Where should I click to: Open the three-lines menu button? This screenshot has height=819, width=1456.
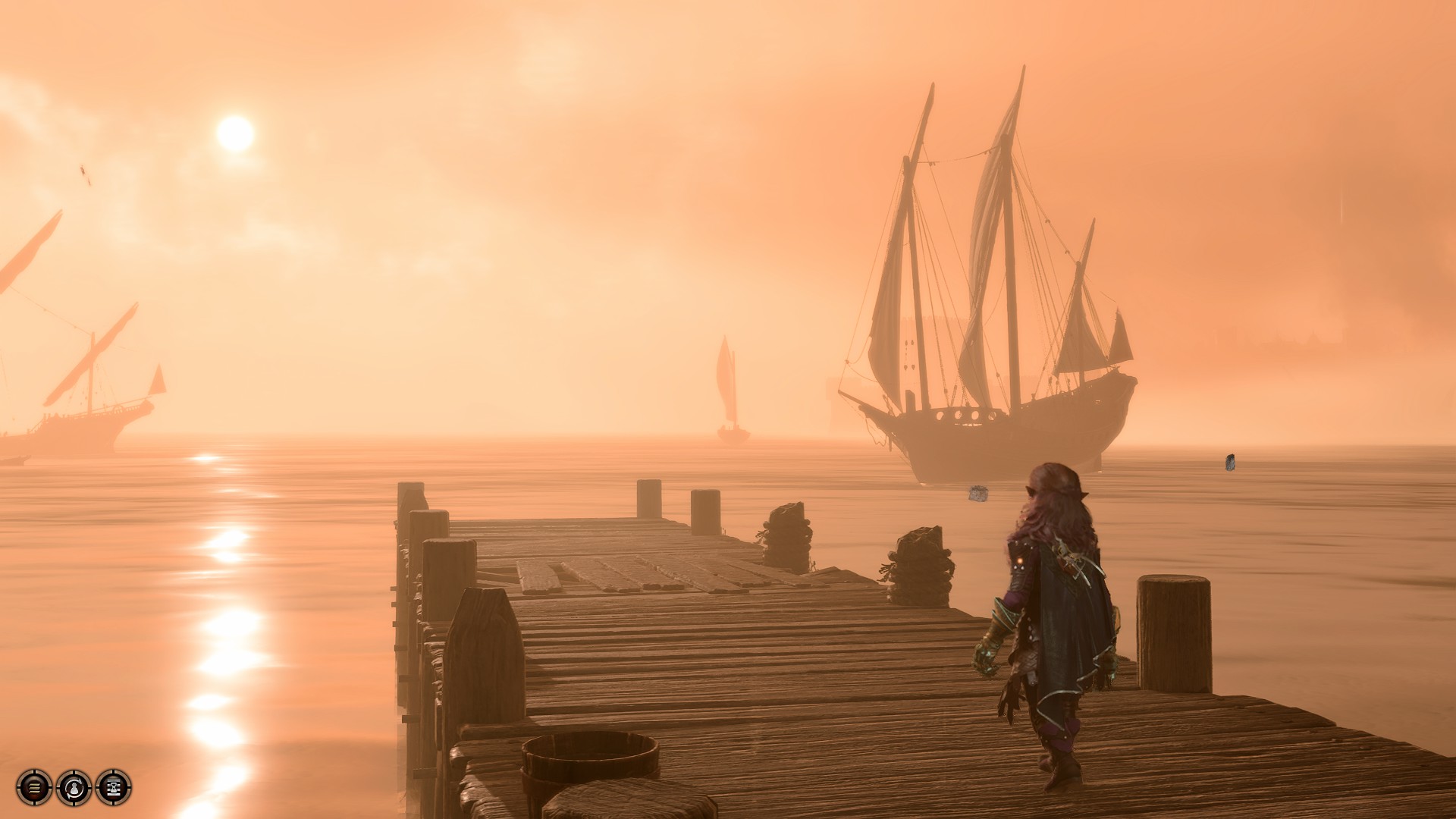(34, 787)
